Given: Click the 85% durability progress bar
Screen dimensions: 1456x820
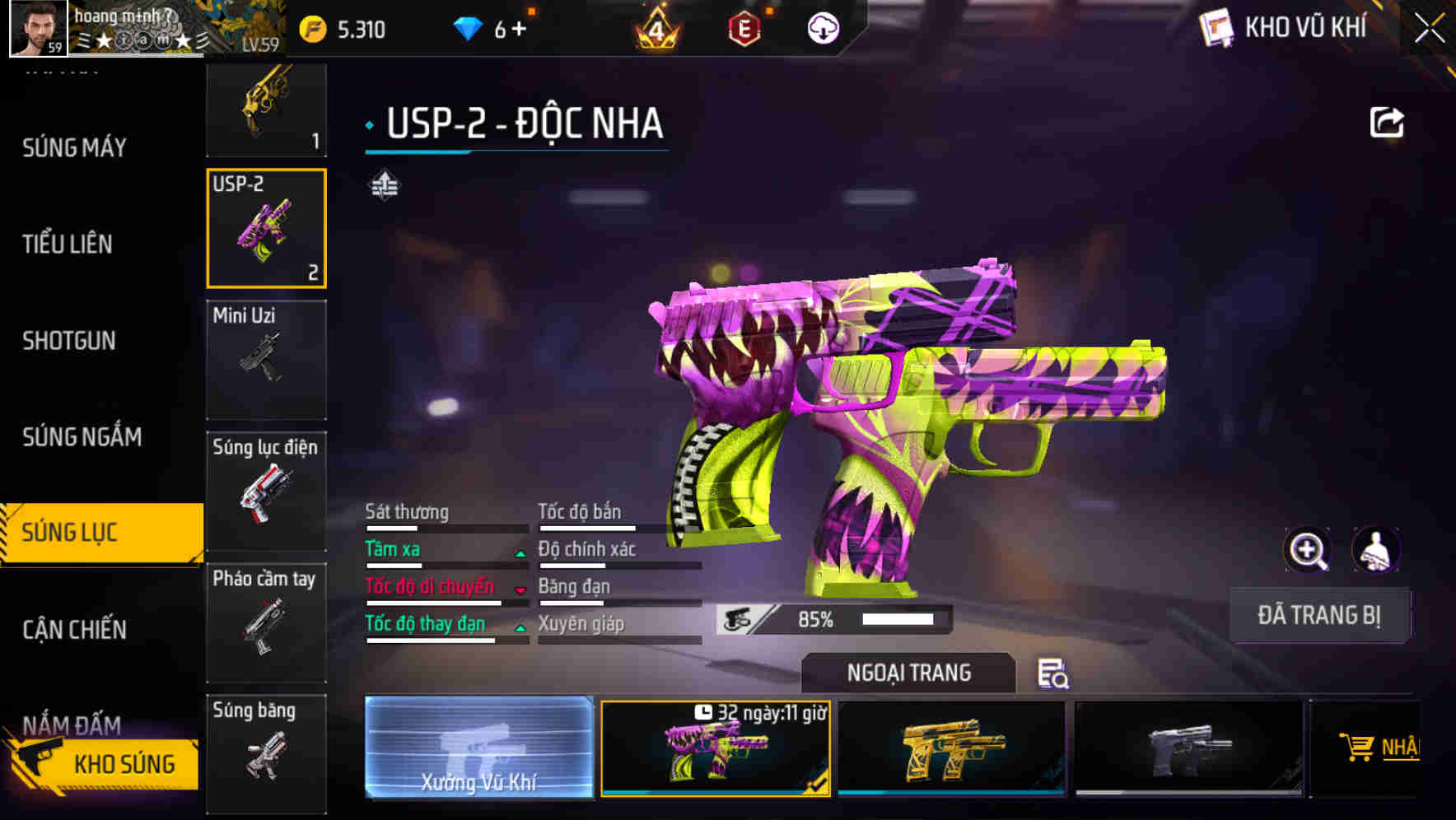Looking at the screenshot, I should pos(832,618).
